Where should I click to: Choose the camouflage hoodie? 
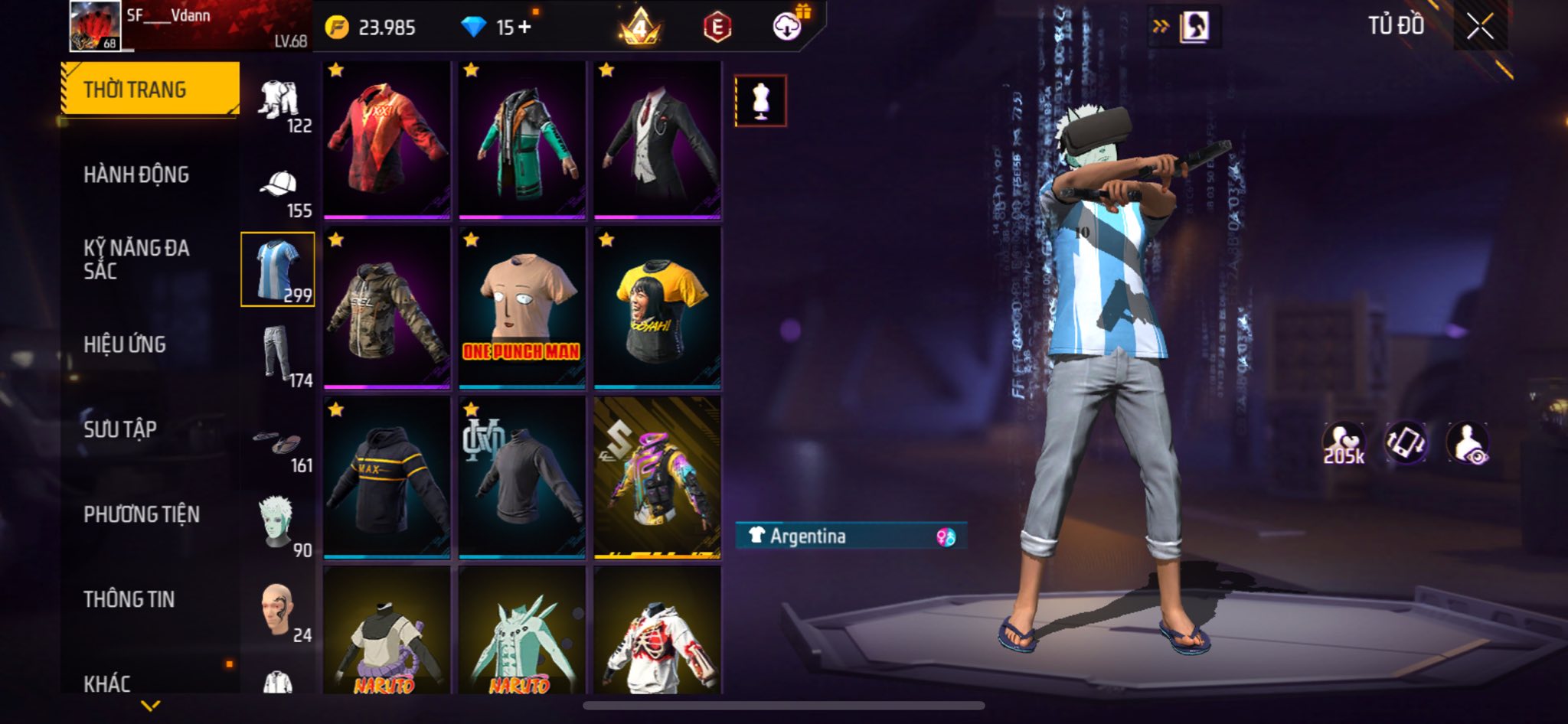tap(387, 308)
